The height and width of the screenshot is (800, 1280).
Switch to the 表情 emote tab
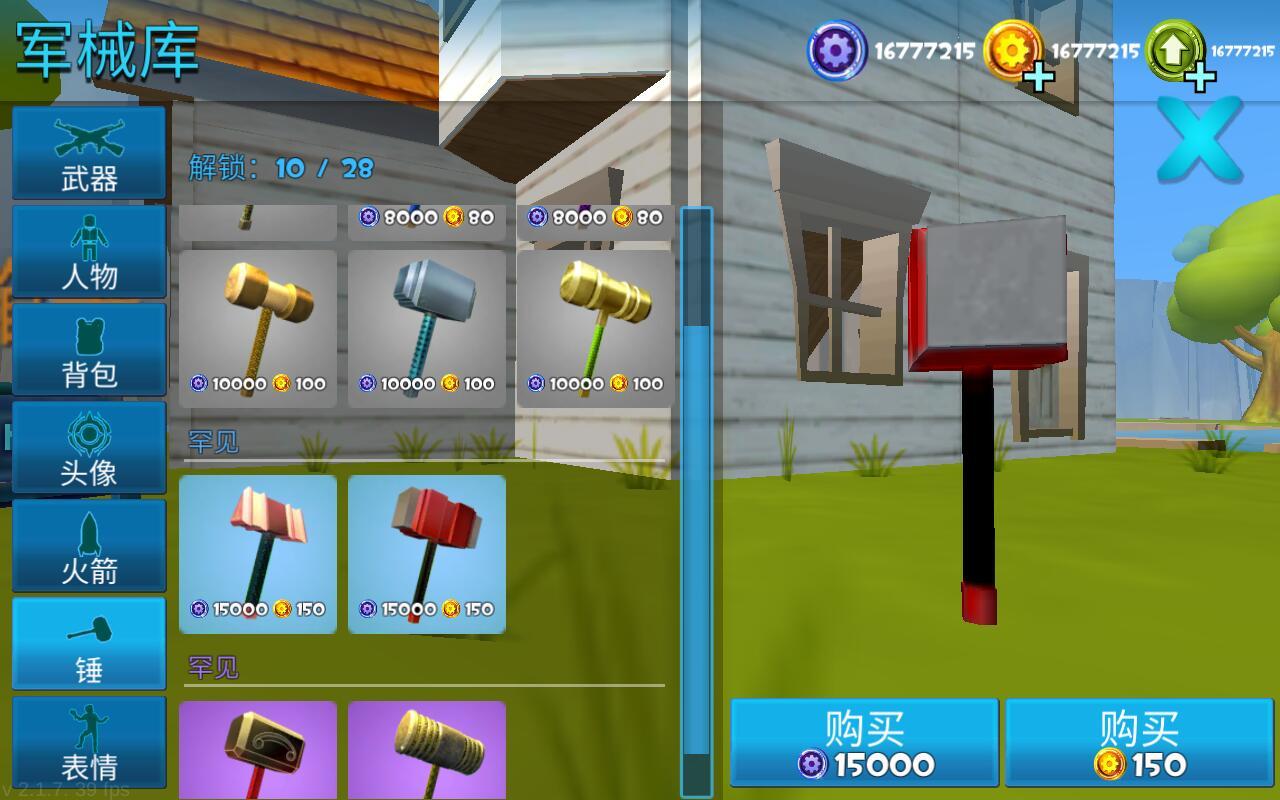tap(89, 741)
